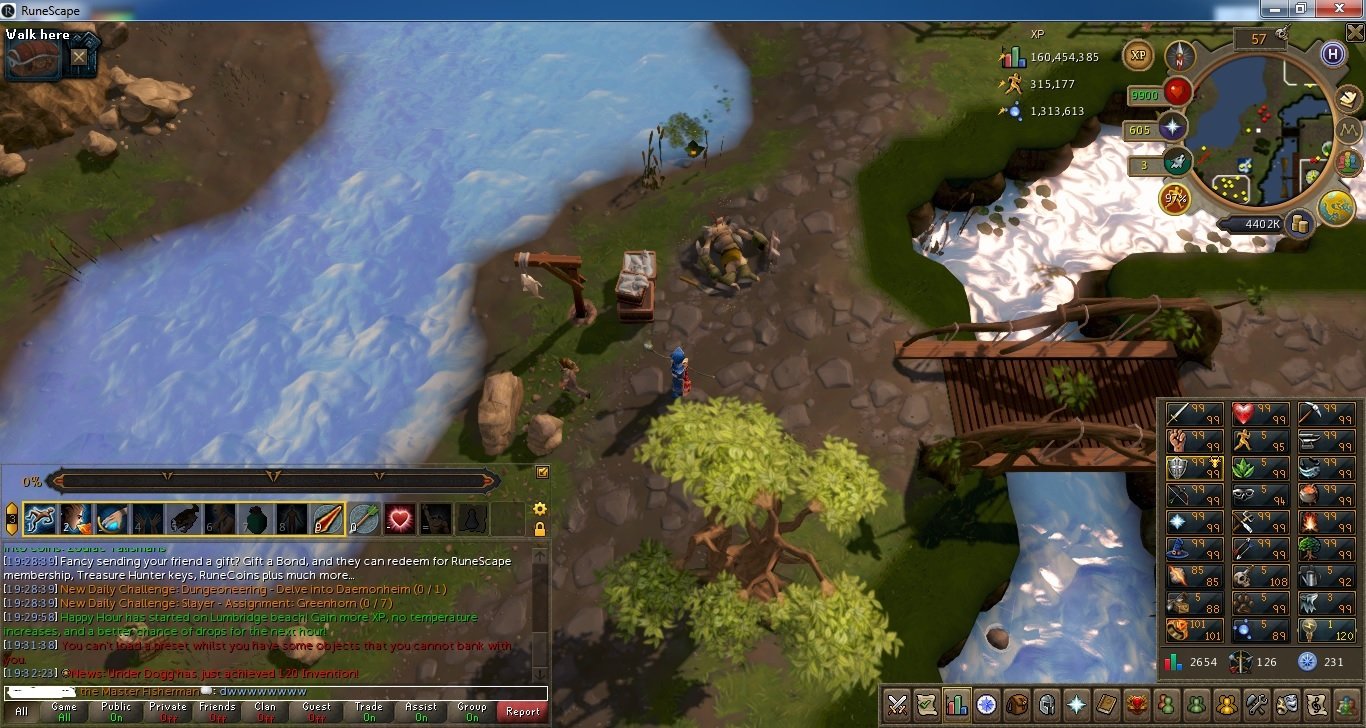Toggle run via the run energy orb
1366x728 pixels.
(1174, 197)
